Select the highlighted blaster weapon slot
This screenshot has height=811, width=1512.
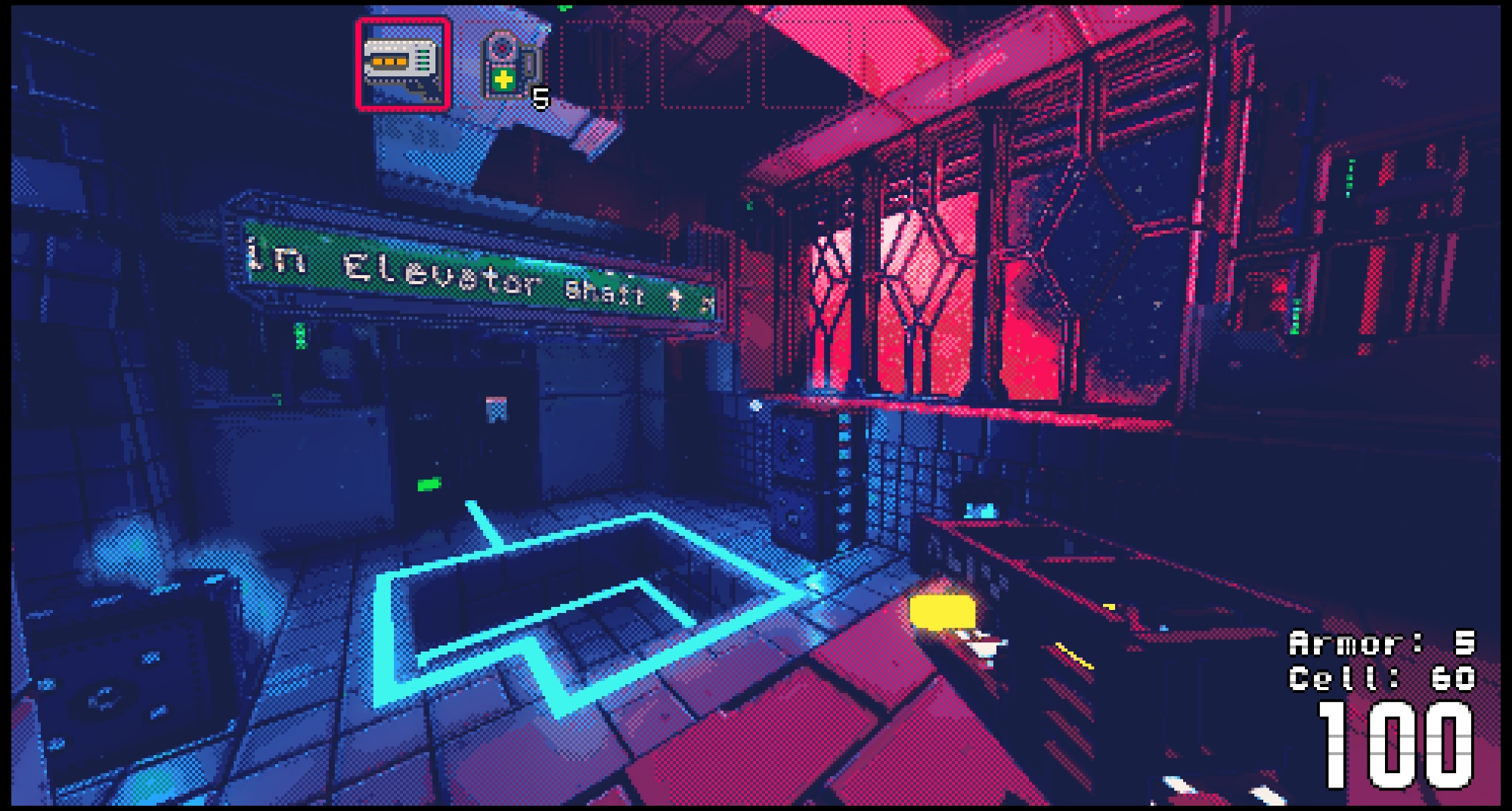(x=404, y=64)
